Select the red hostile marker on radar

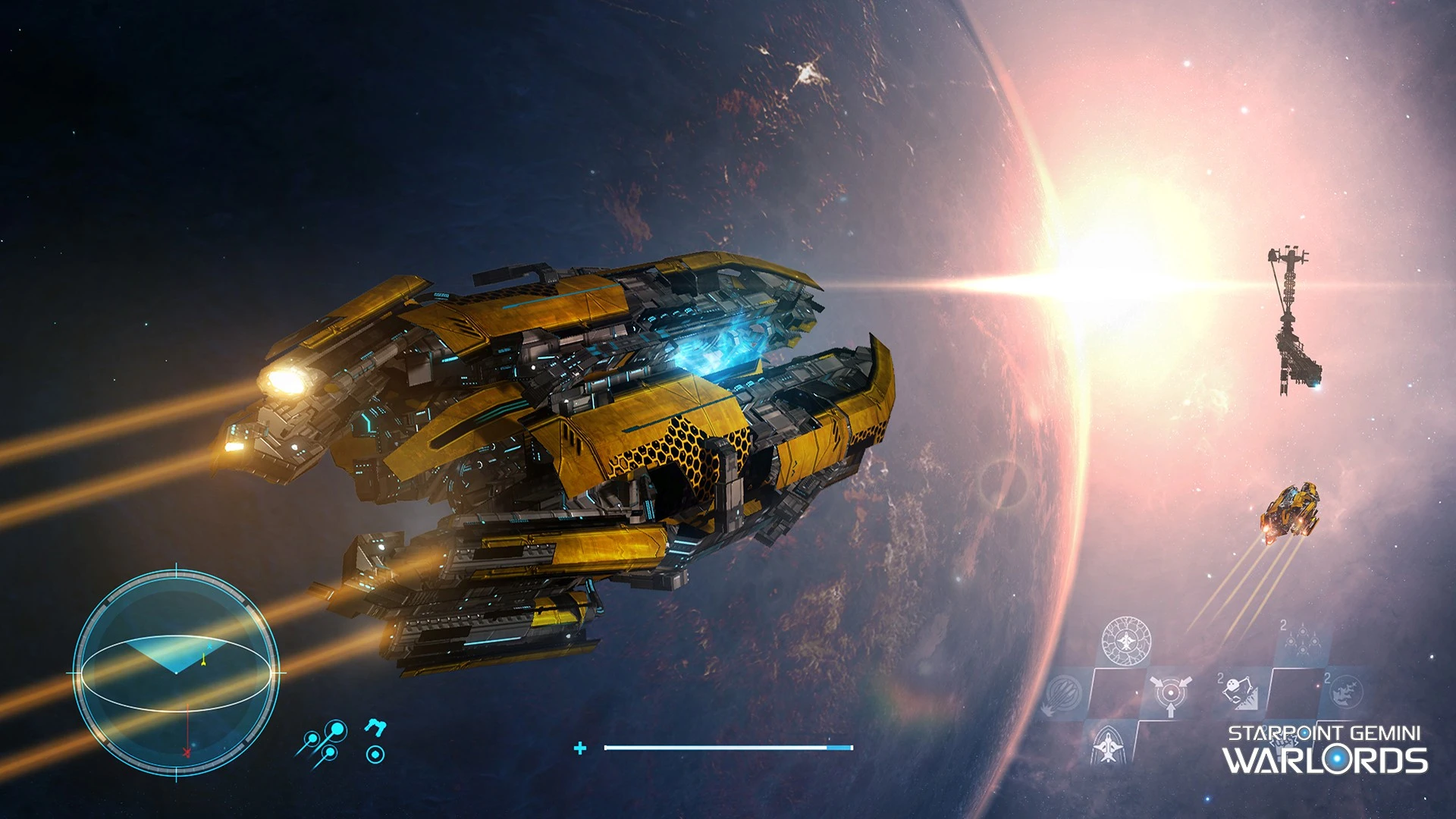187,752
